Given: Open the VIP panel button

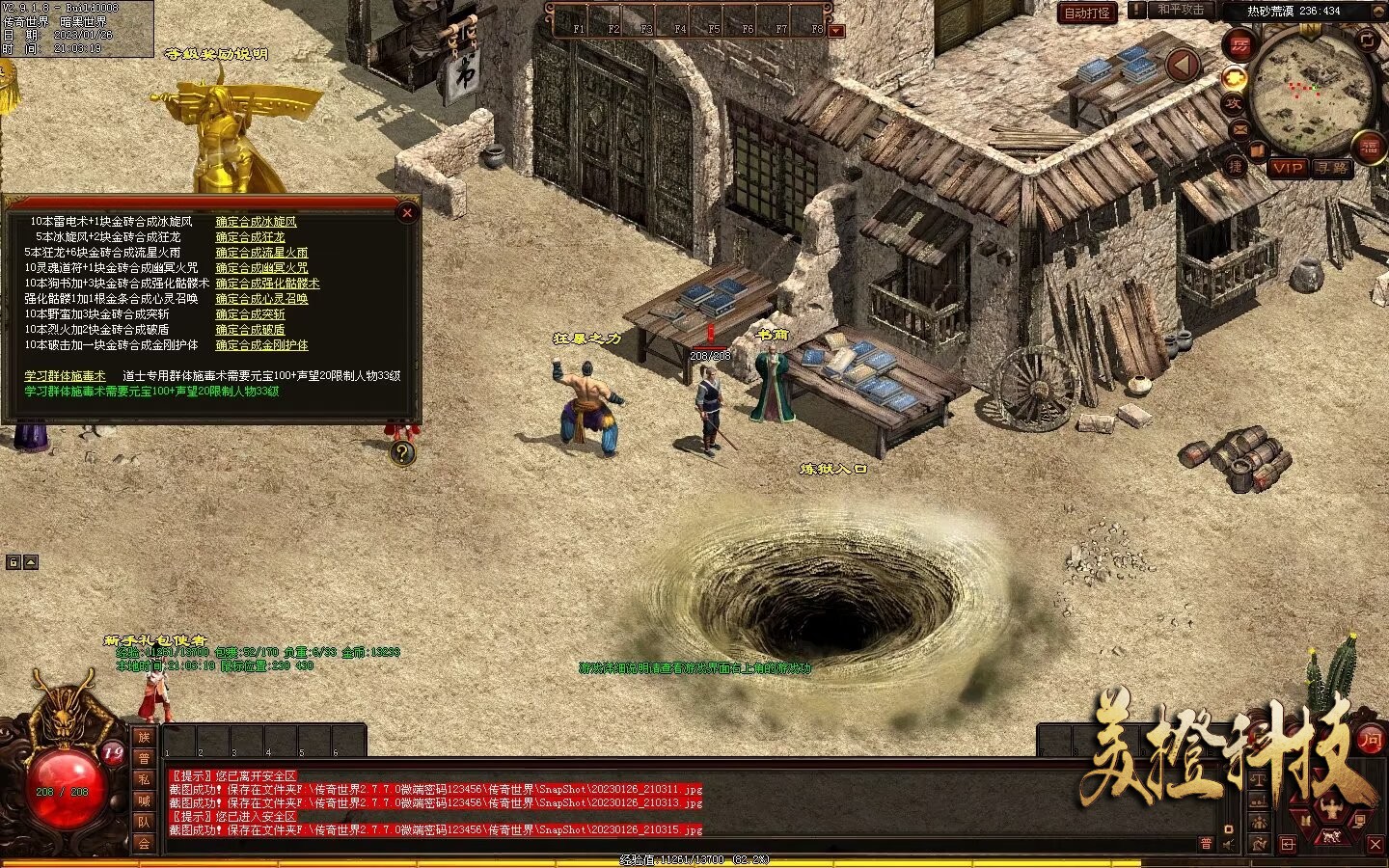Looking at the screenshot, I should tap(1289, 168).
